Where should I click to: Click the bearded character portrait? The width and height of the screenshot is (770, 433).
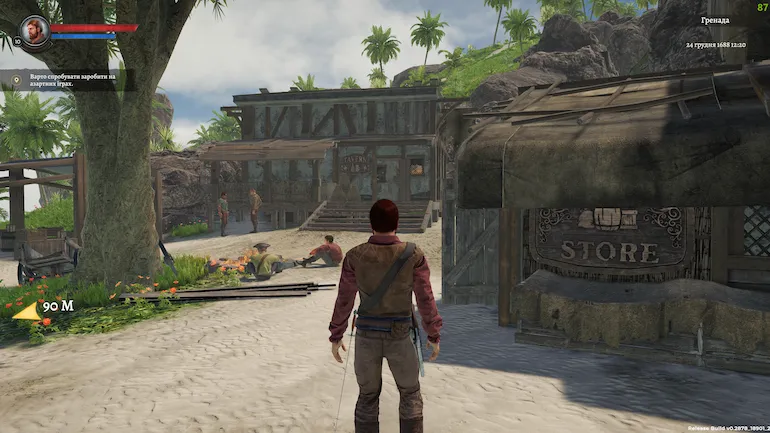point(35,30)
